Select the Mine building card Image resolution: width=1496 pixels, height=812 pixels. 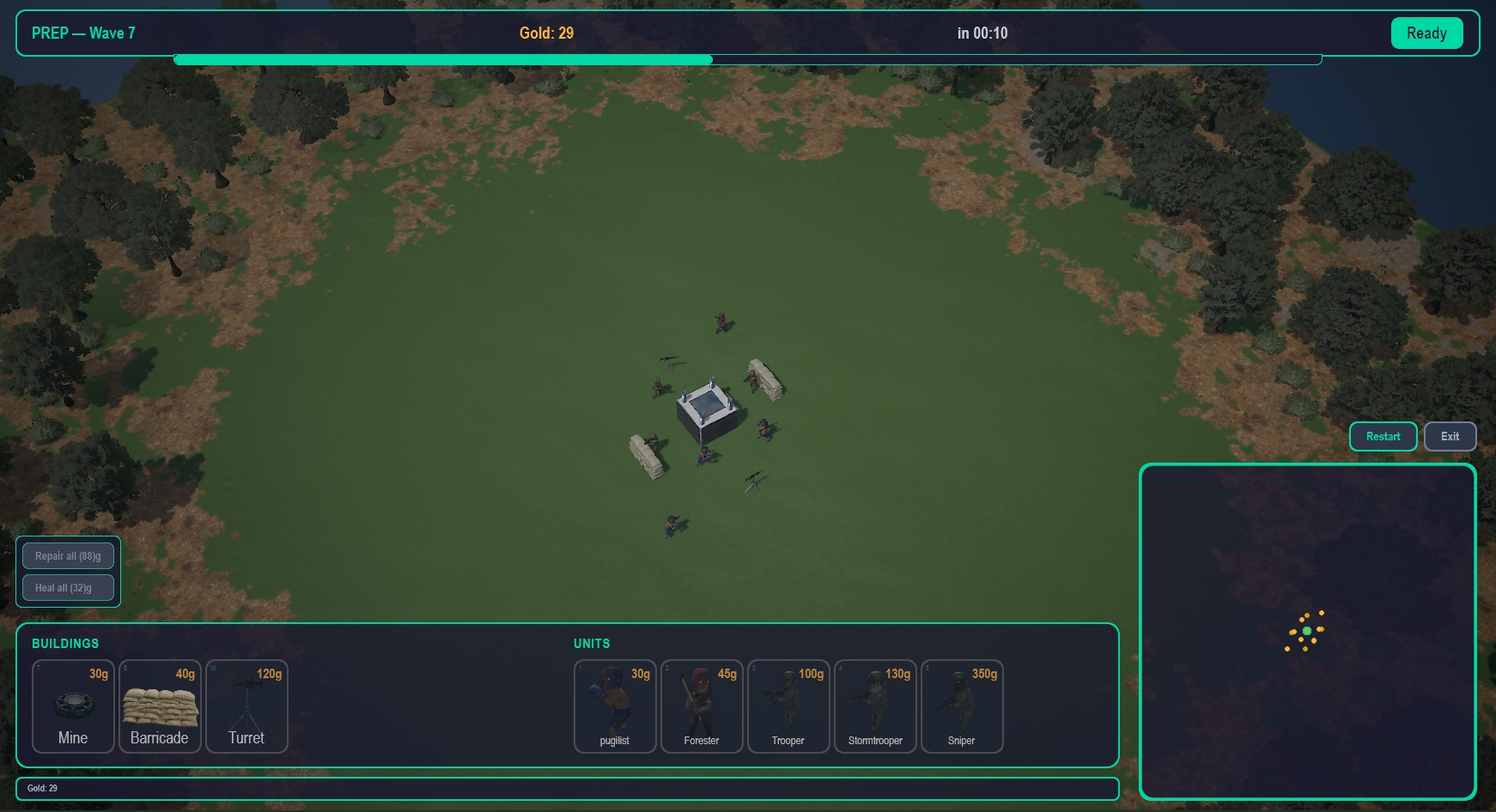click(x=73, y=706)
